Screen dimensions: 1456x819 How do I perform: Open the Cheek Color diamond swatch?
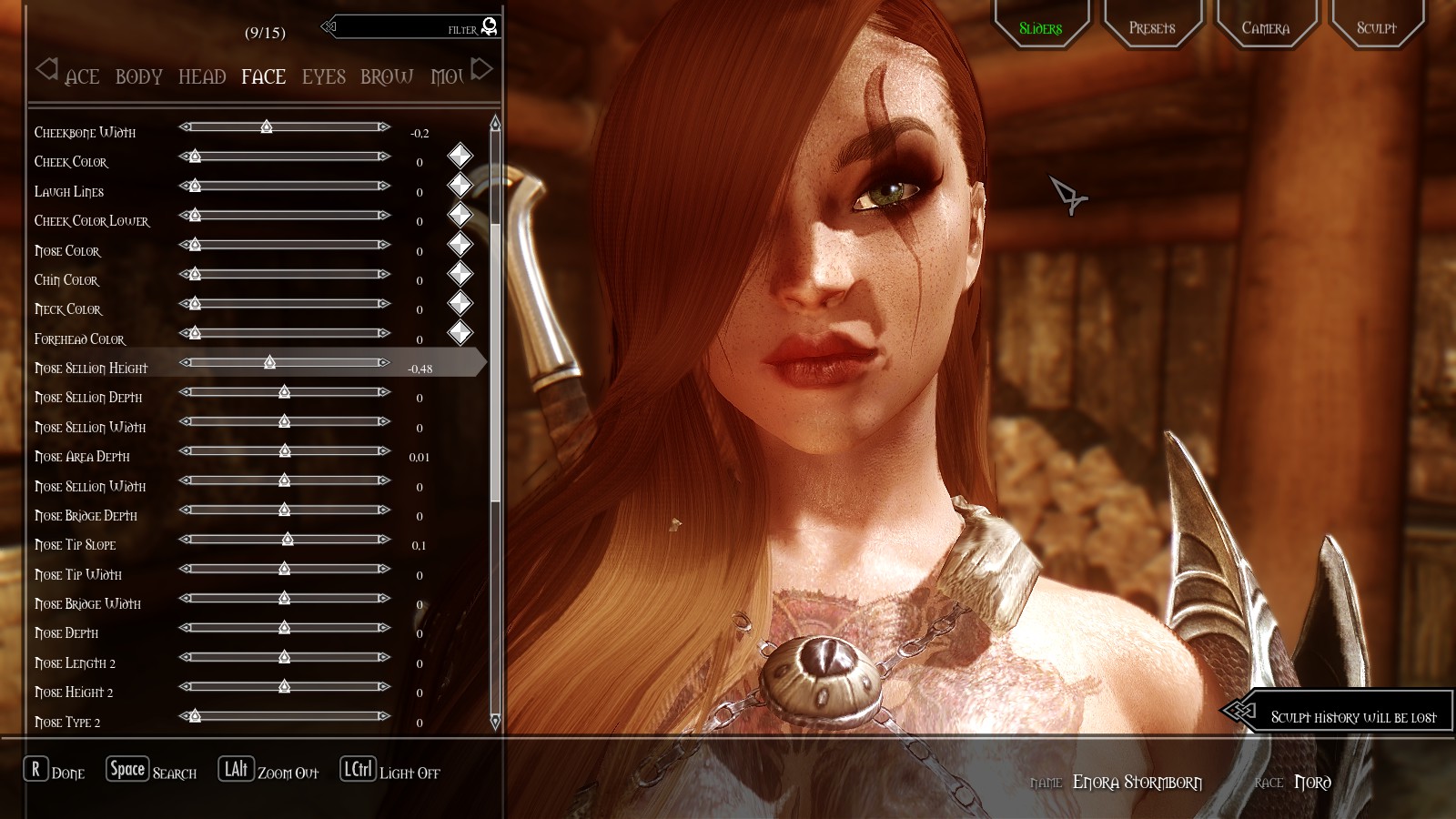click(460, 156)
